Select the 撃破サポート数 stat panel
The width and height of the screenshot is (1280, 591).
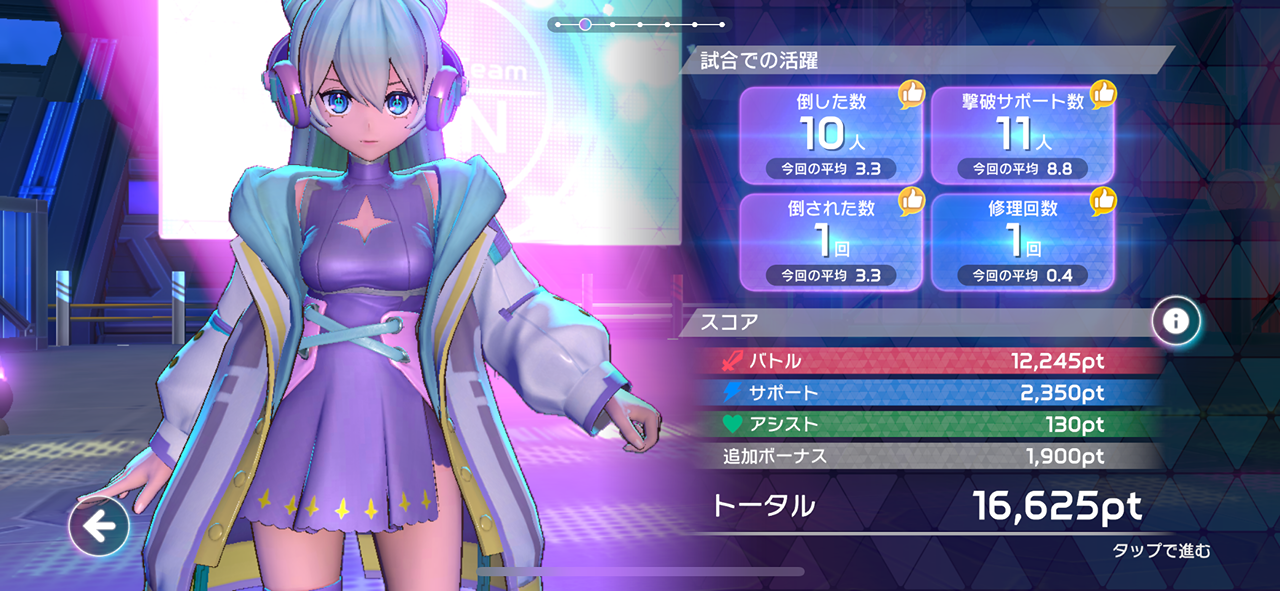[1022, 135]
